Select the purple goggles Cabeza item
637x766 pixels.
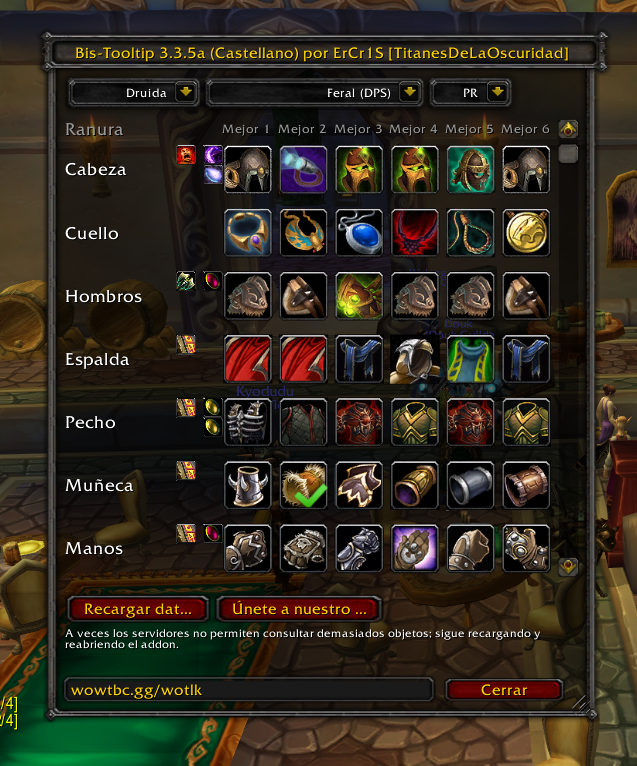[303, 169]
